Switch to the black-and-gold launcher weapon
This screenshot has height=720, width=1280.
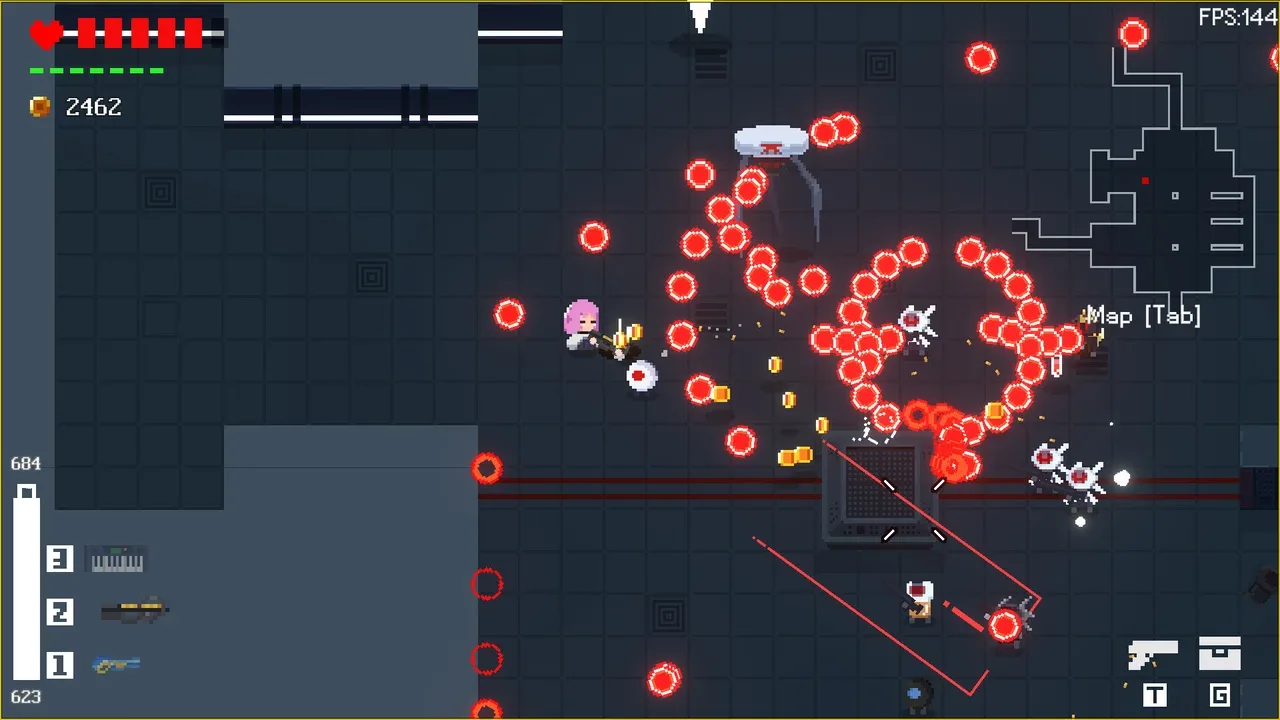coord(134,610)
